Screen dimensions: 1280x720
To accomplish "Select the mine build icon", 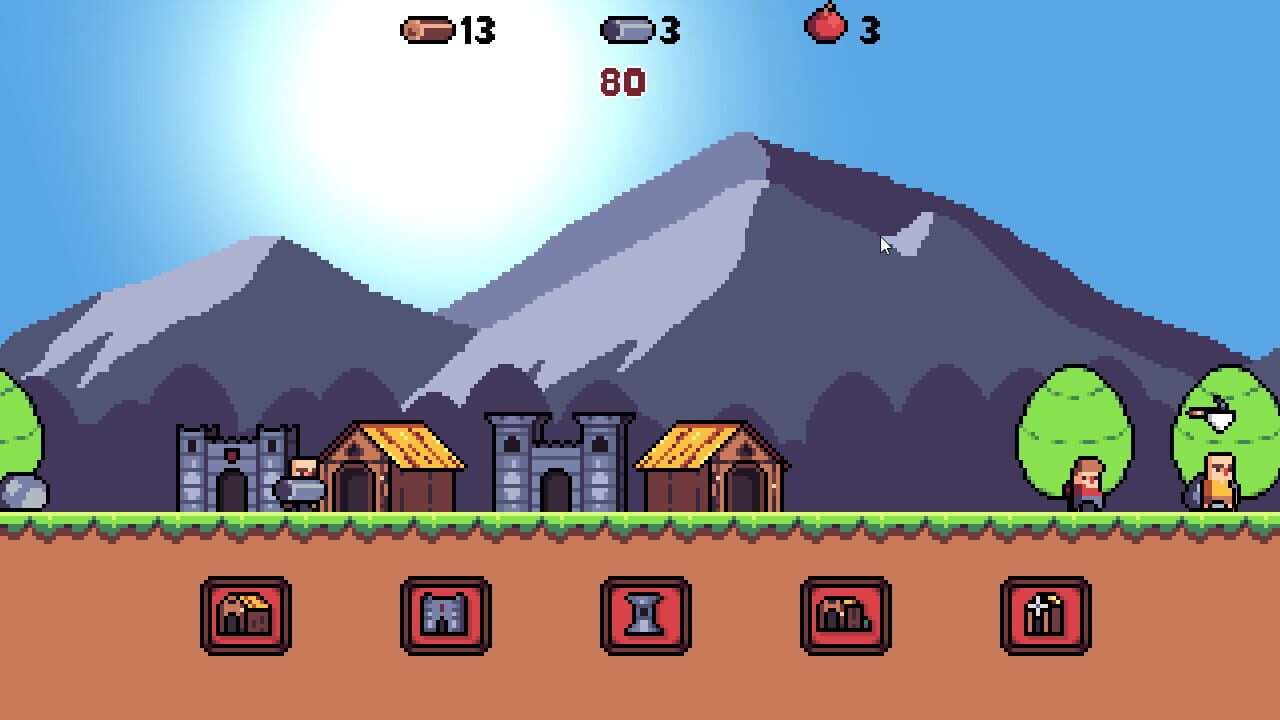I will coord(846,616).
